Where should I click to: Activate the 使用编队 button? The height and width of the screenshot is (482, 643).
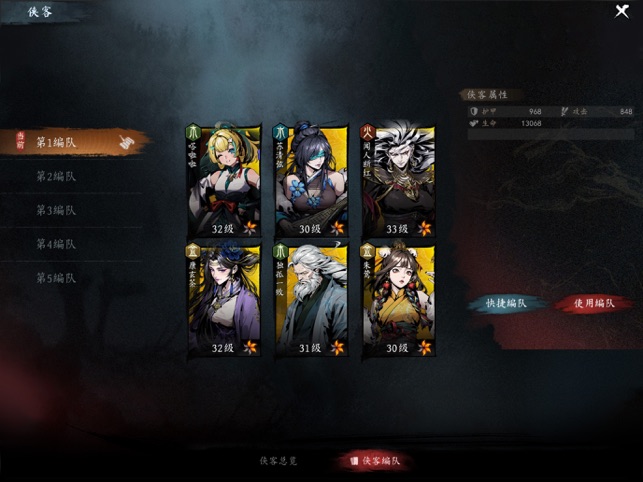(x=594, y=303)
